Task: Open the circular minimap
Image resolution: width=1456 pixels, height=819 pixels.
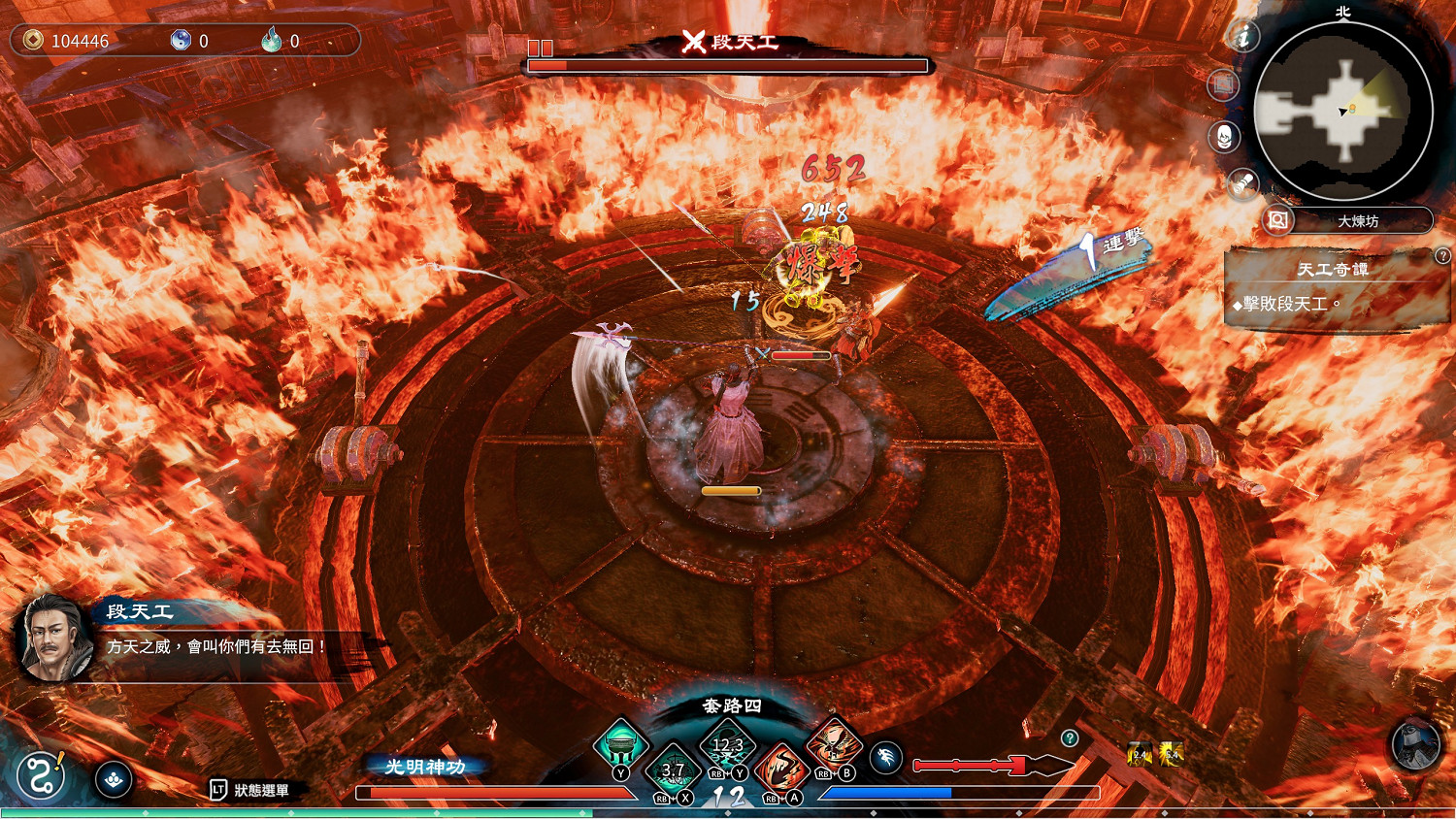Action: coord(1343,112)
